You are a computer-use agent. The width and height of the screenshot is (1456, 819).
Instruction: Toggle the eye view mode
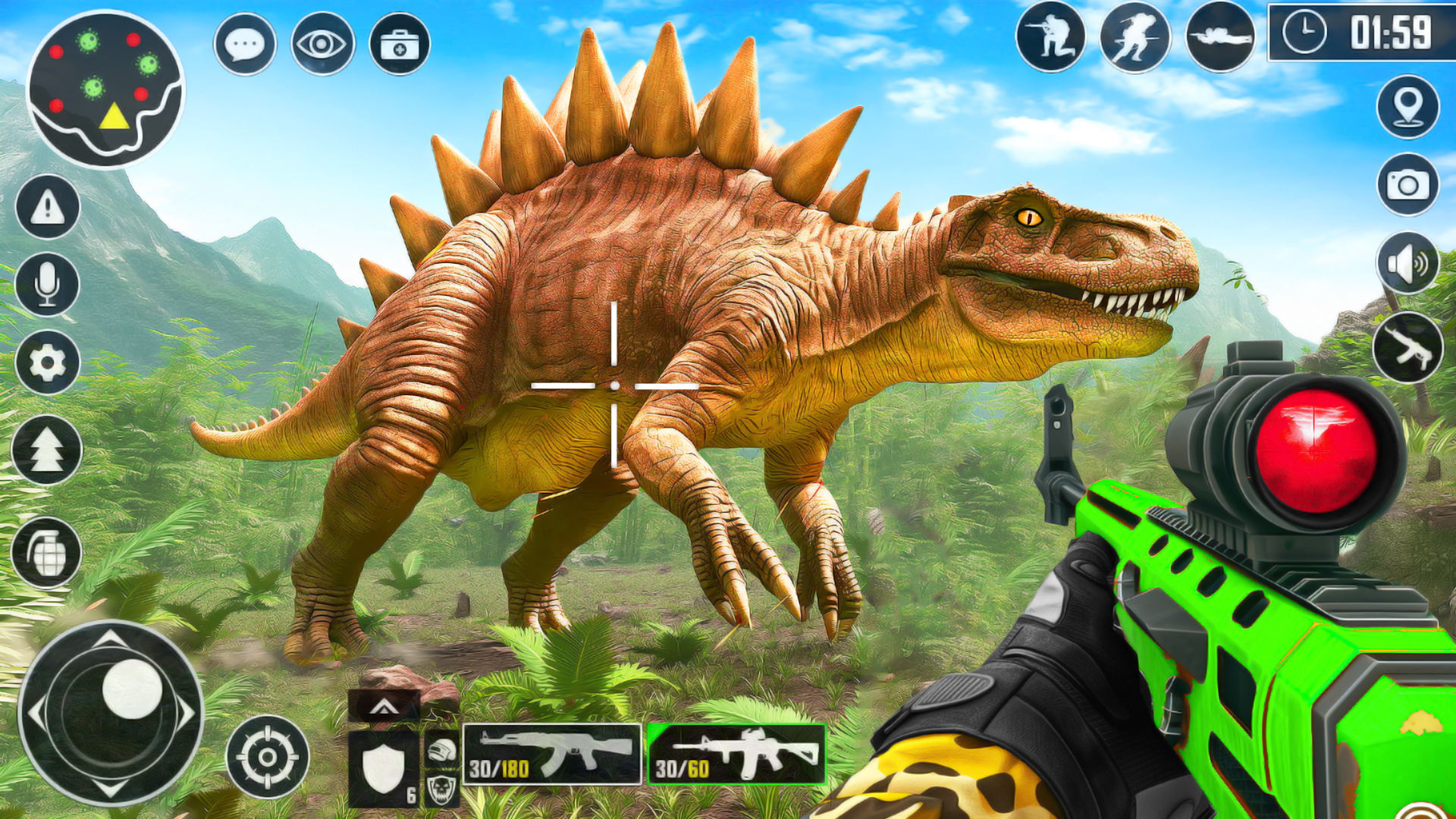[x=322, y=44]
